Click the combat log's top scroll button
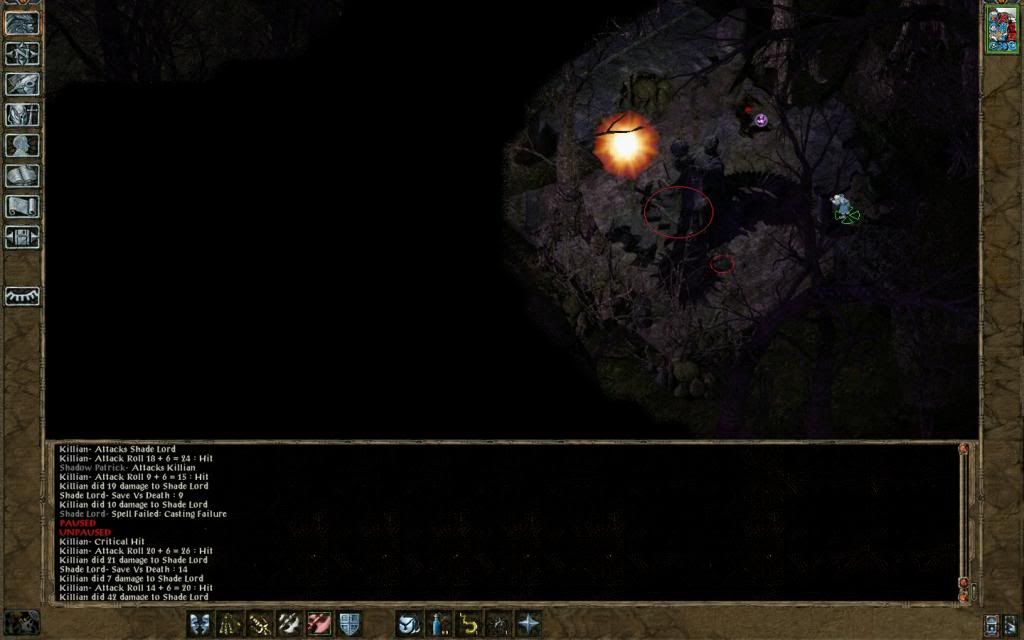This screenshot has height=640, width=1024. click(x=964, y=450)
